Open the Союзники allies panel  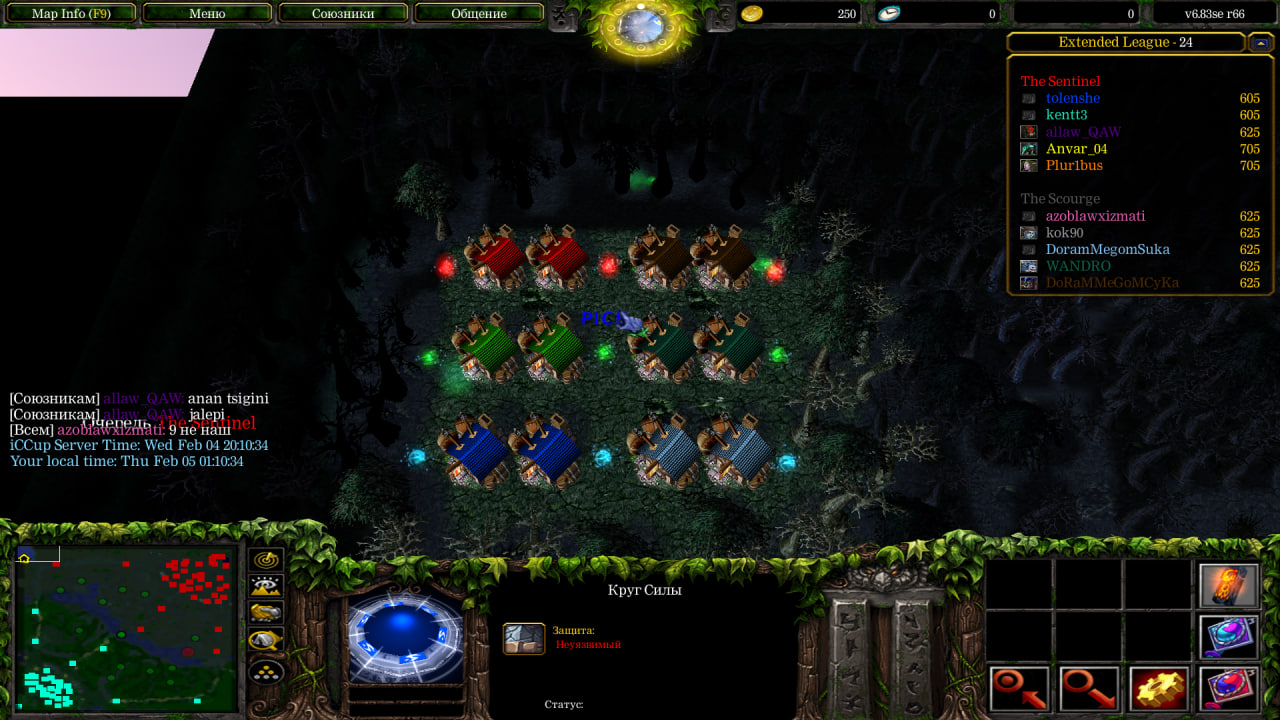(343, 14)
